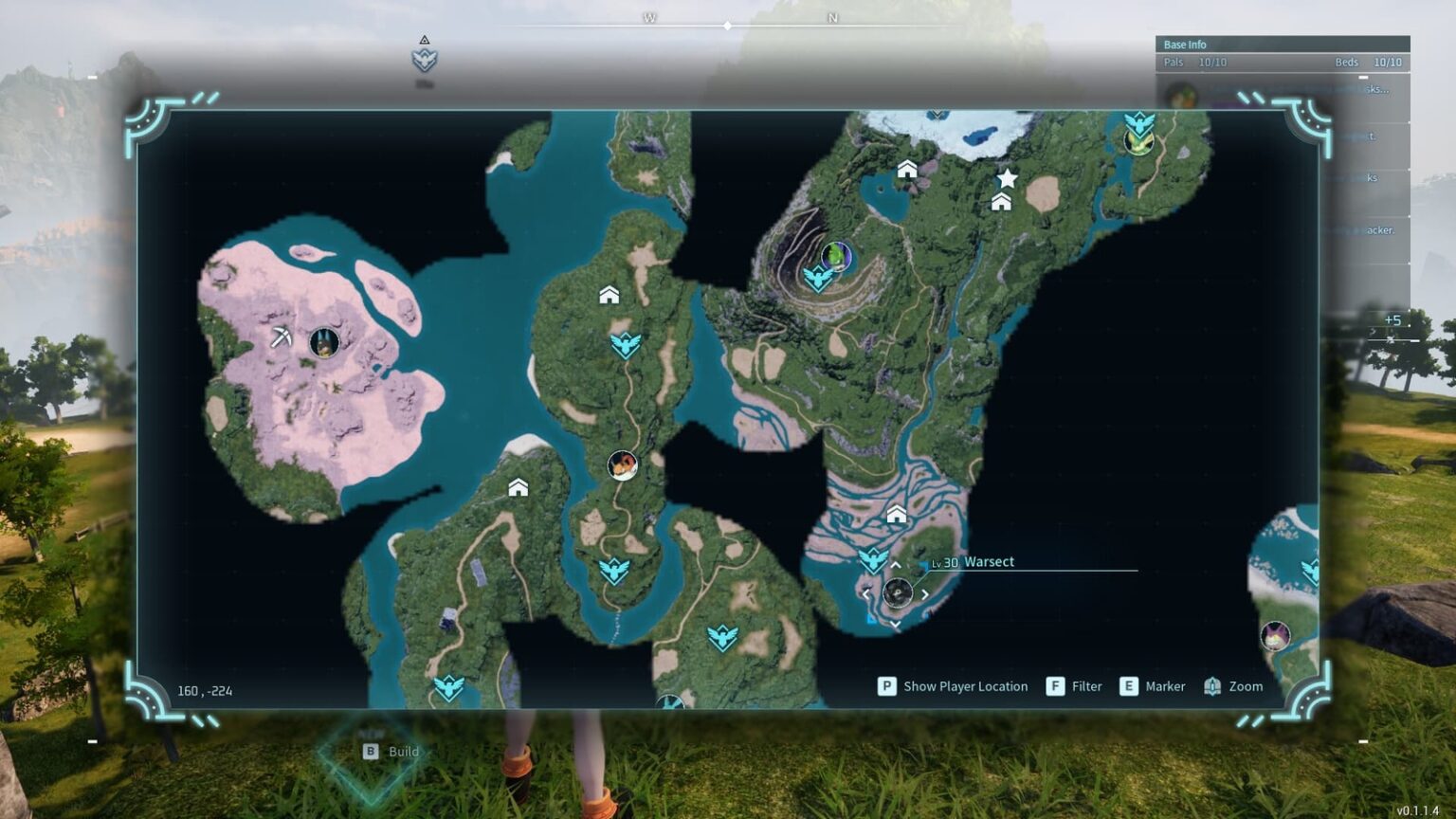Click the Show Player Location label
1456x819 pixels.
click(965, 686)
